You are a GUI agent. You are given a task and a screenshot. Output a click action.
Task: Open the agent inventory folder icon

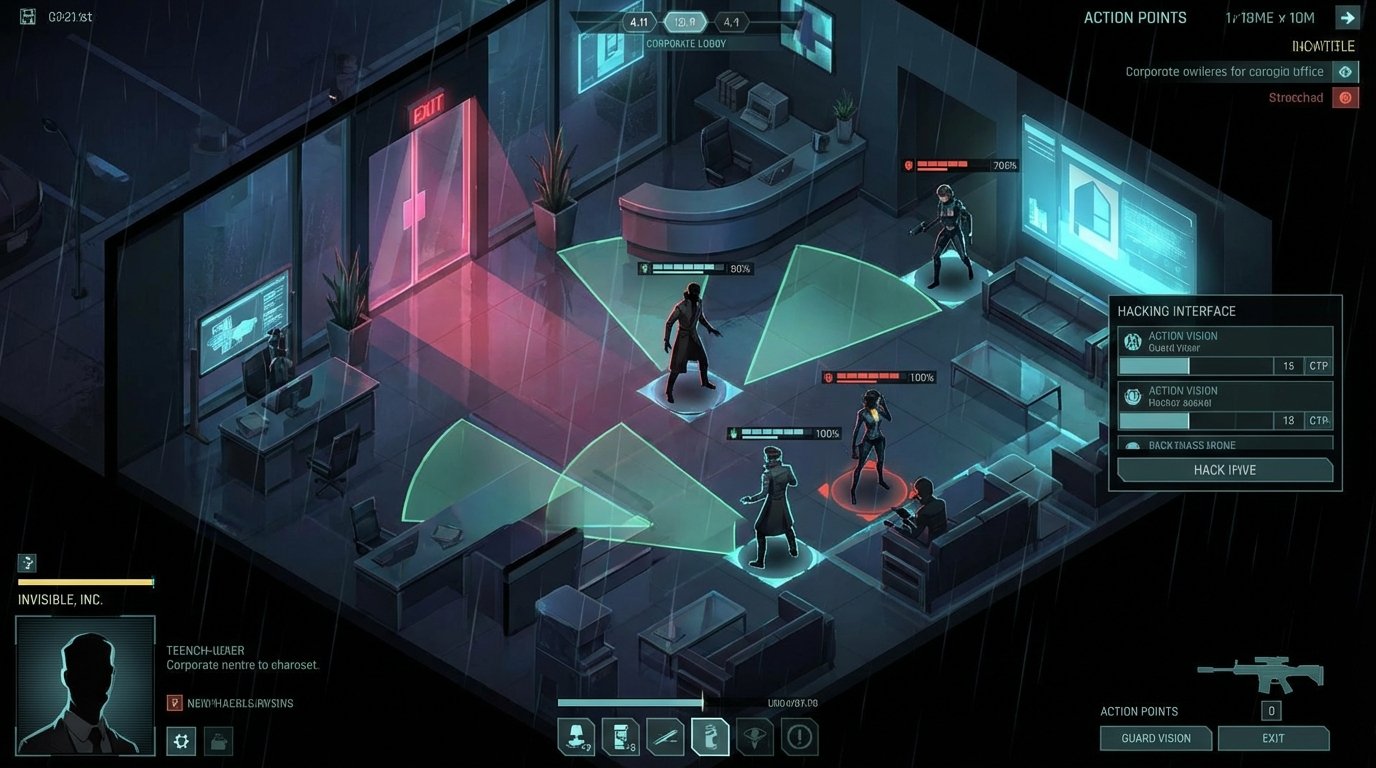click(x=218, y=741)
